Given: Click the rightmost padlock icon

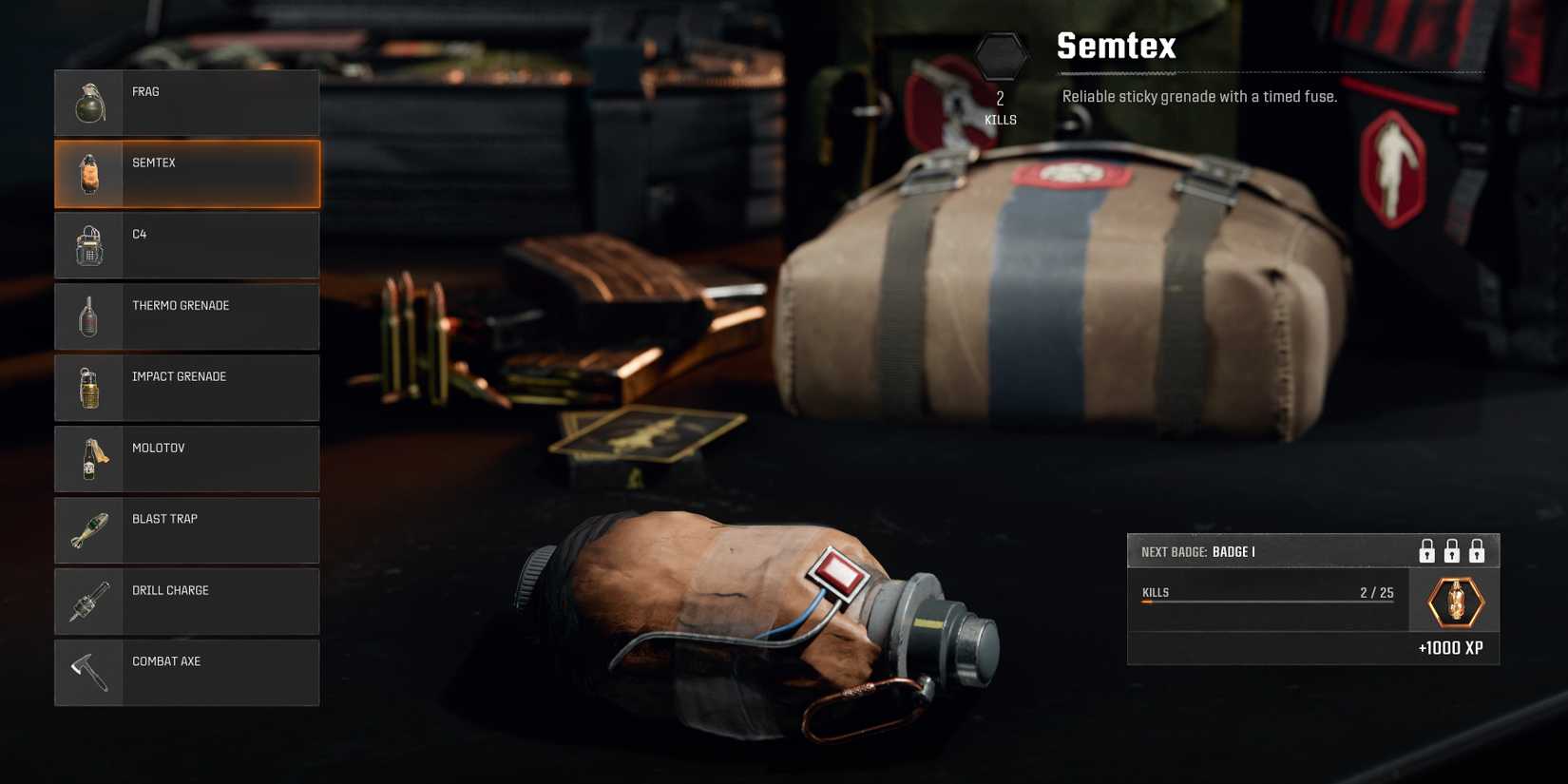Looking at the screenshot, I should [x=1478, y=550].
